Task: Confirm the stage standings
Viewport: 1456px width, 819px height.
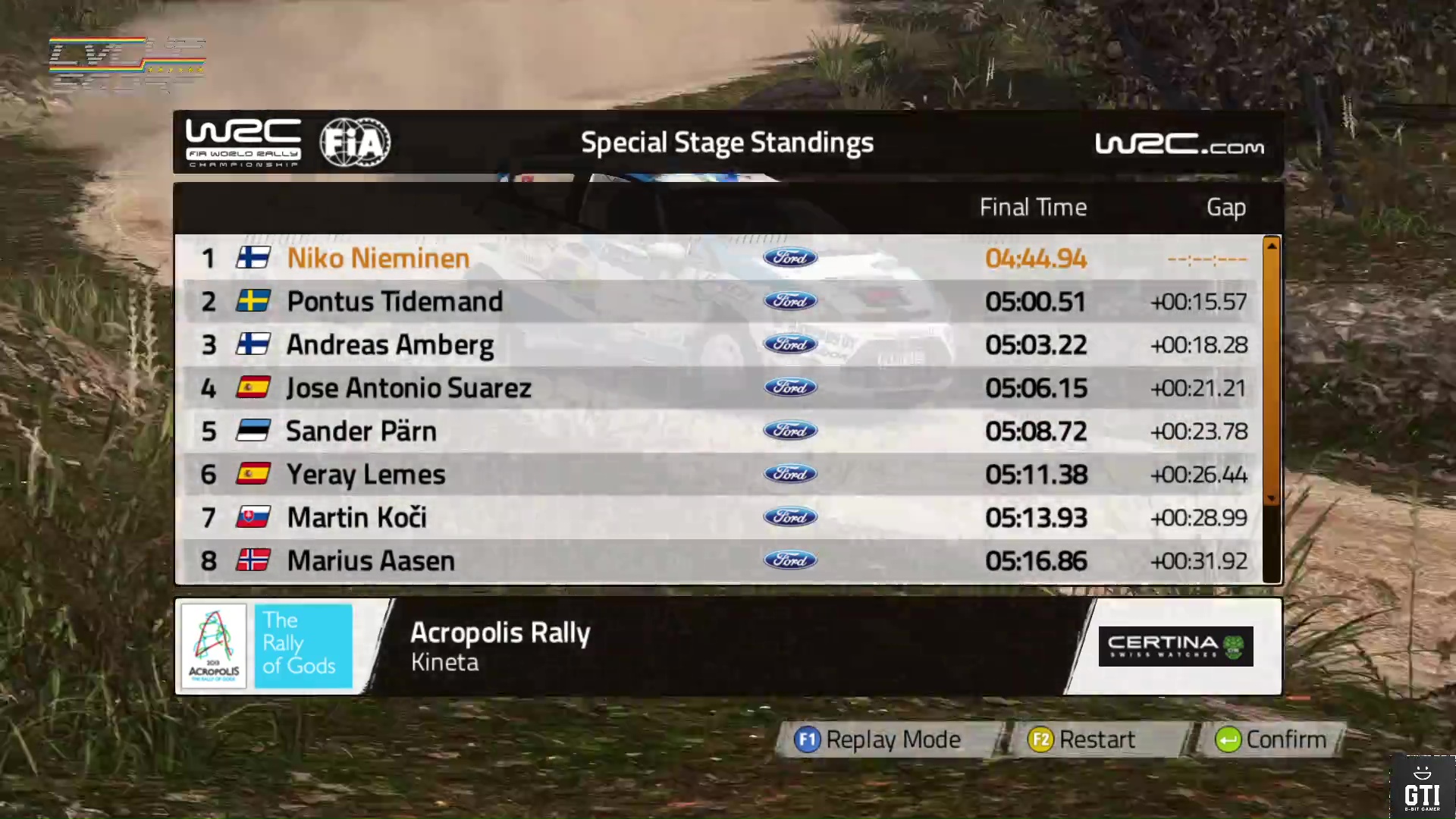Action: 1271,739
